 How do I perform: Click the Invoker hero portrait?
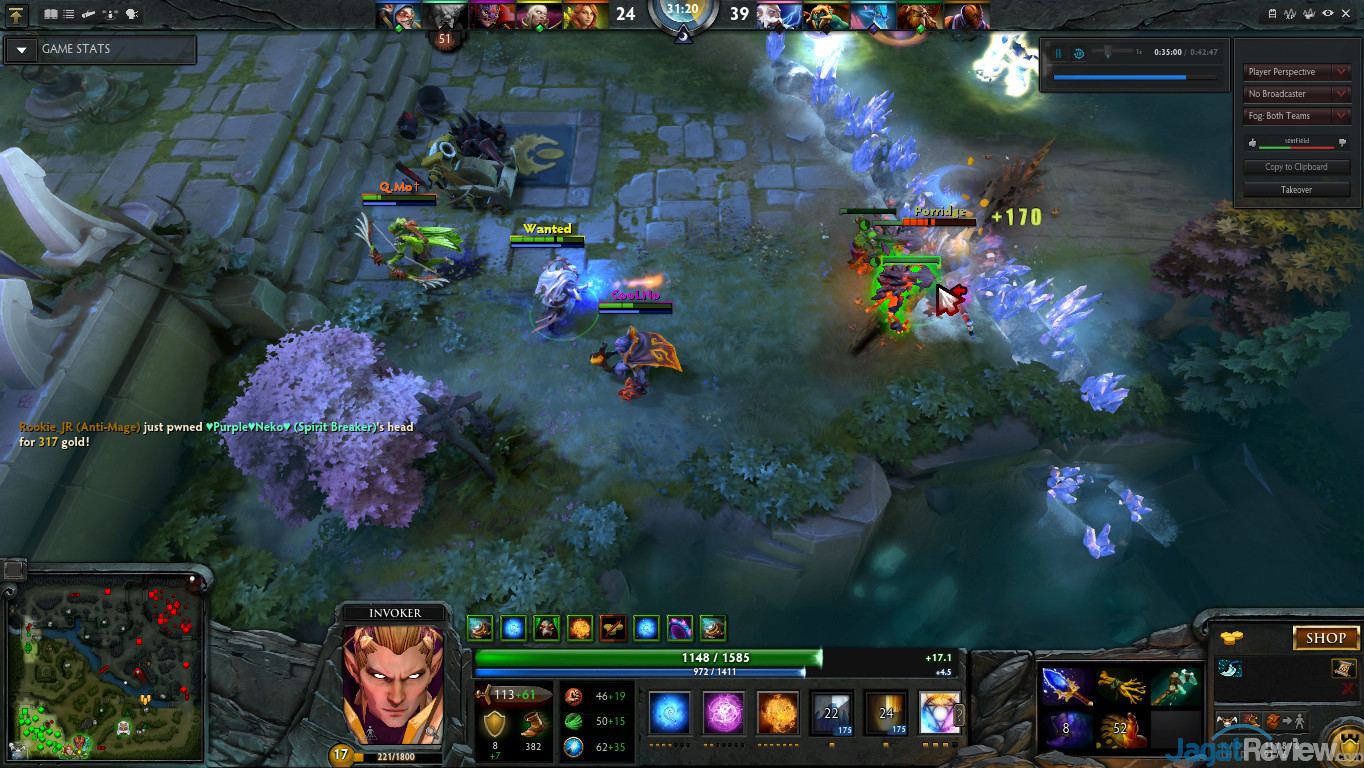coord(393,684)
